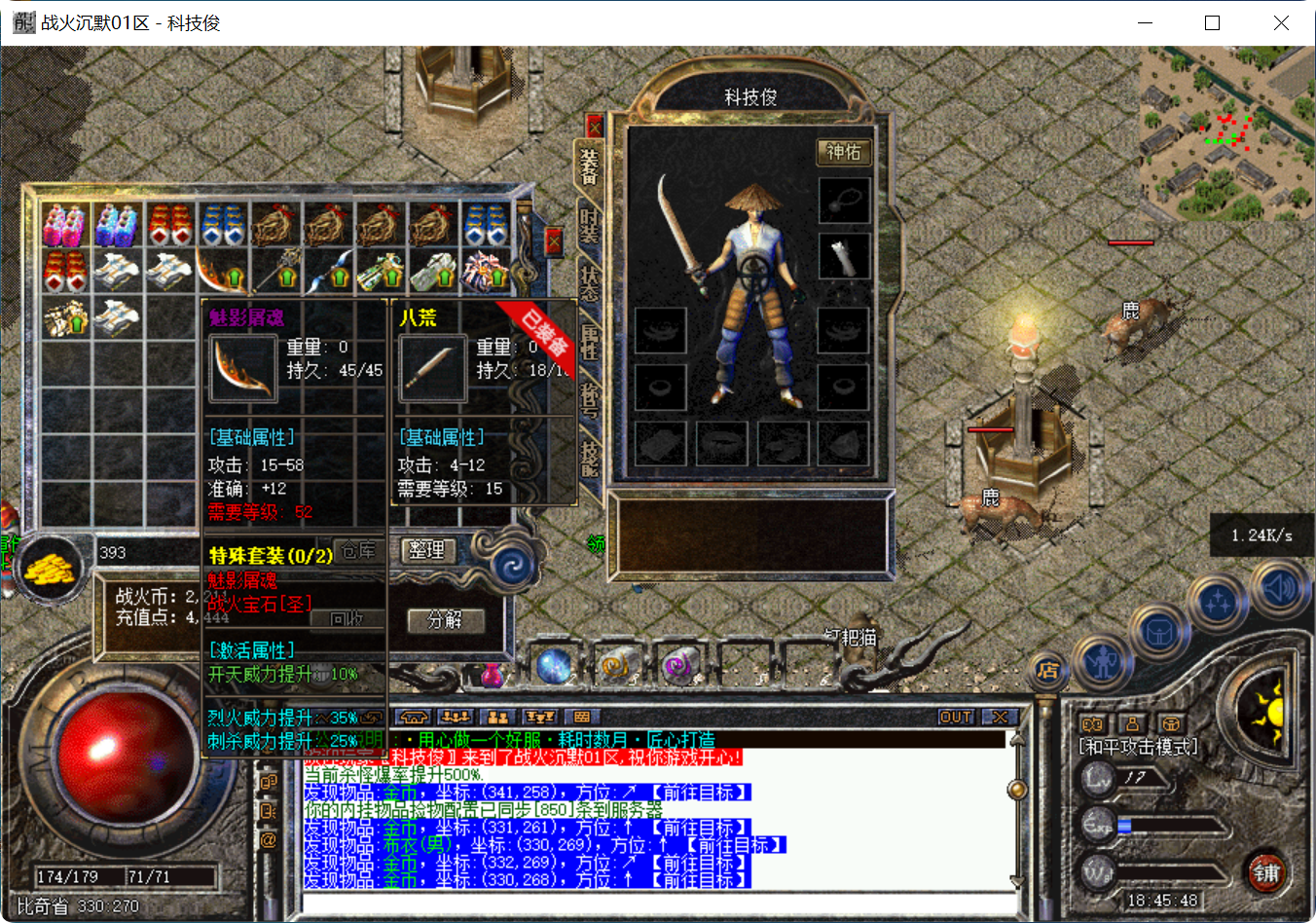
Task: Open the house icon on chat toolbar
Action: (416, 716)
